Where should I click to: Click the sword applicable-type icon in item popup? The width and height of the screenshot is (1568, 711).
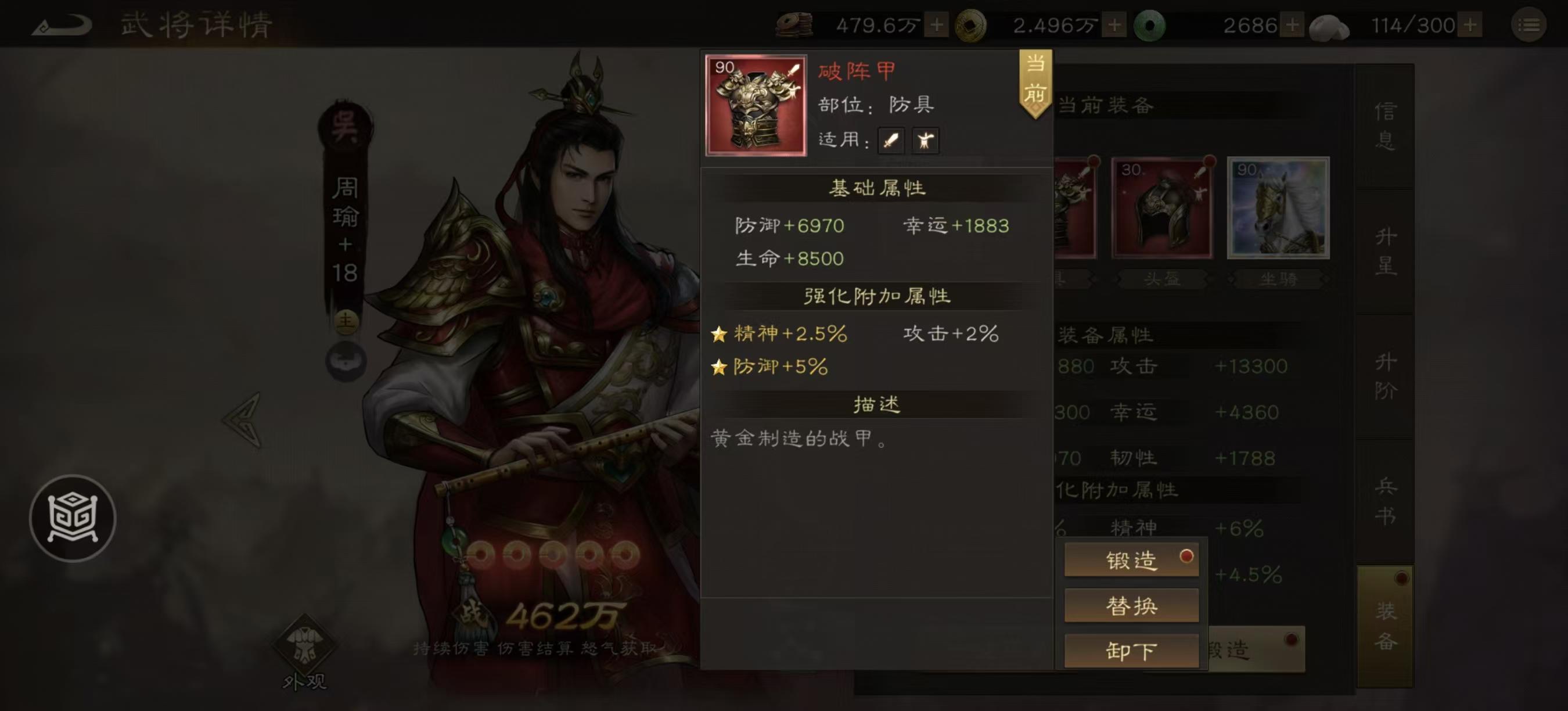[890, 141]
